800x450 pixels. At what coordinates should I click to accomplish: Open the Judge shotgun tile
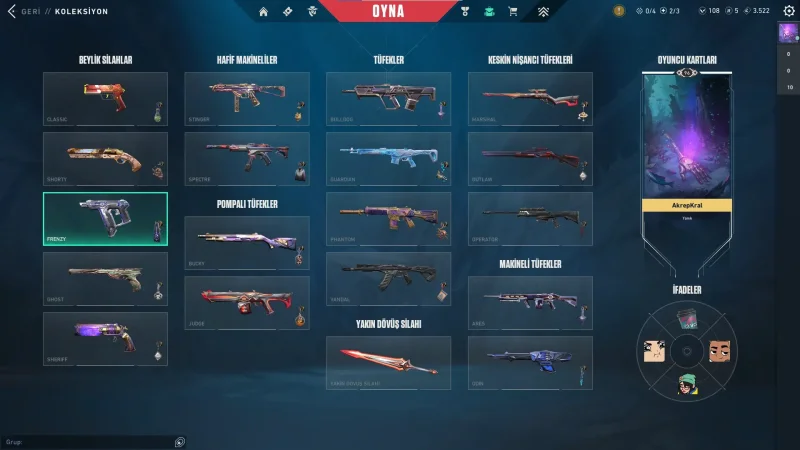pyautogui.click(x=247, y=303)
